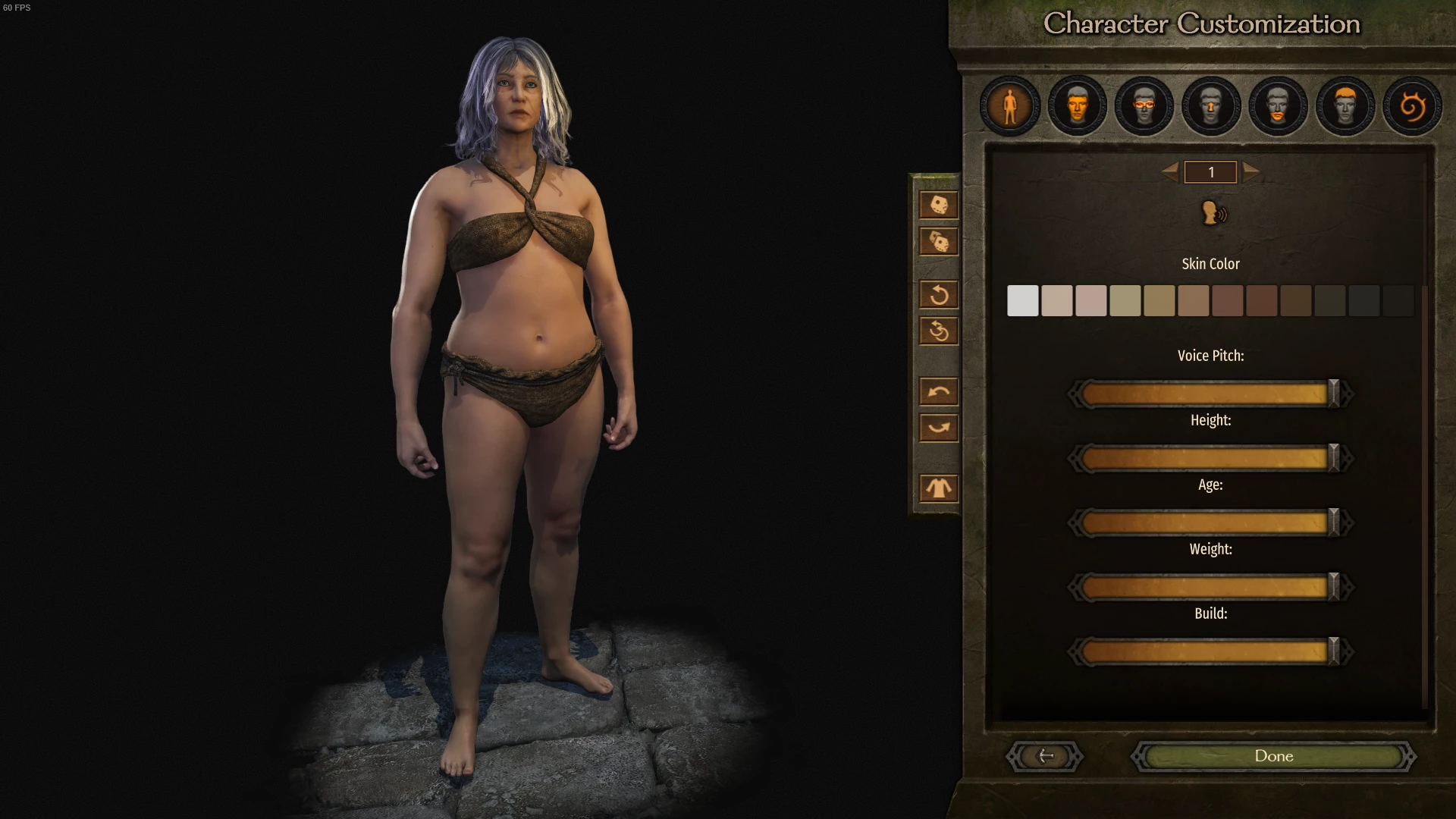Reset all with the double circular arrow
The image size is (1456, 819).
click(x=939, y=331)
